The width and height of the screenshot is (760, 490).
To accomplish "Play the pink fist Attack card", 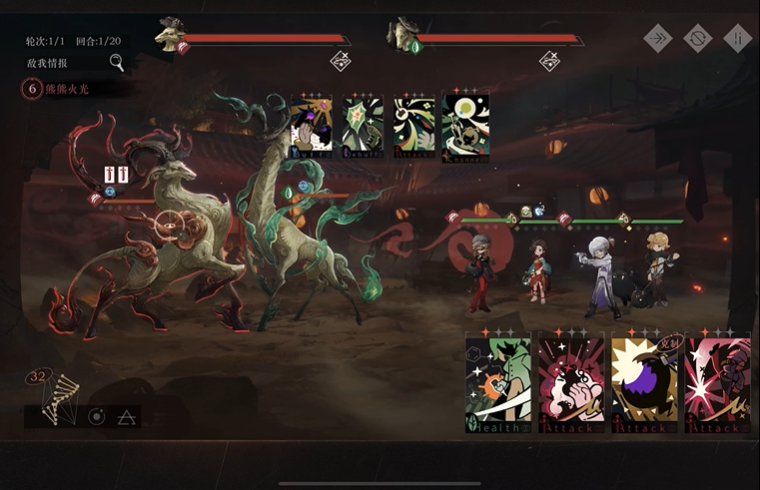I will (x=572, y=385).
